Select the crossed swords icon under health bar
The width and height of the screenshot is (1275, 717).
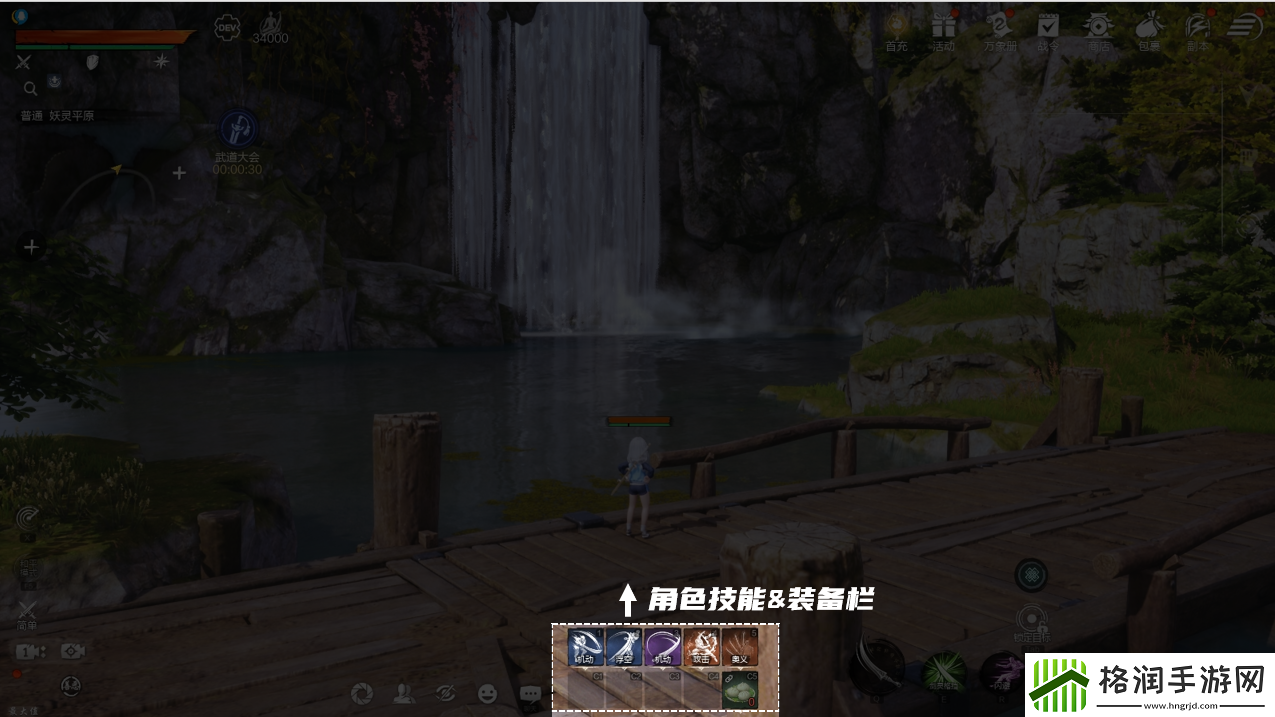(x=24, y=62)
